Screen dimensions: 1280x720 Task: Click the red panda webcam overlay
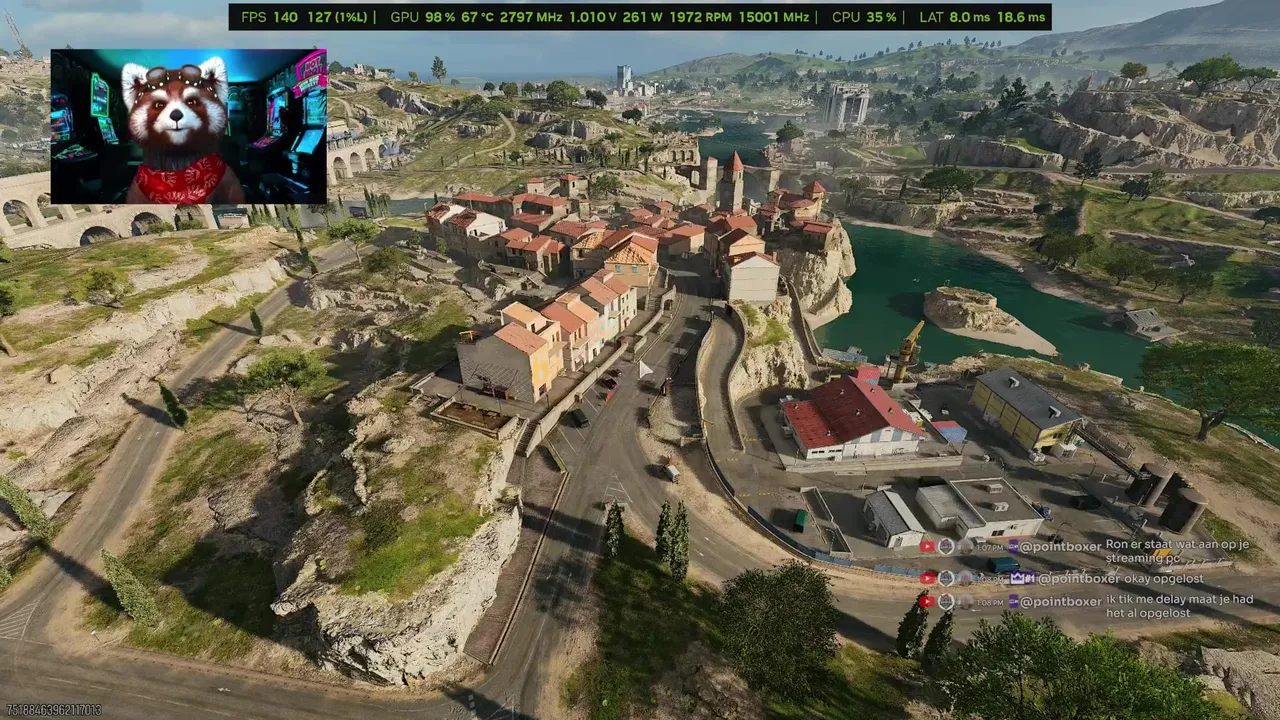click(188, 127)
